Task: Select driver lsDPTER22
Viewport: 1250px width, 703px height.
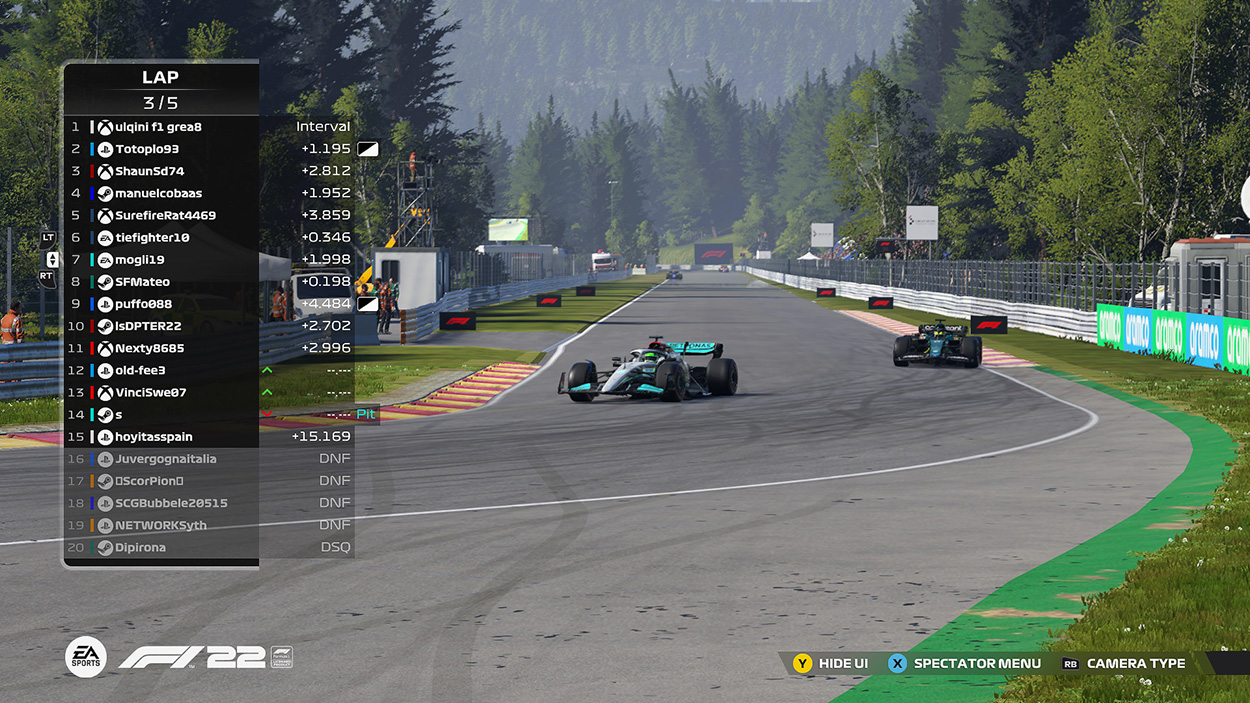Action: tap(148, 326)
